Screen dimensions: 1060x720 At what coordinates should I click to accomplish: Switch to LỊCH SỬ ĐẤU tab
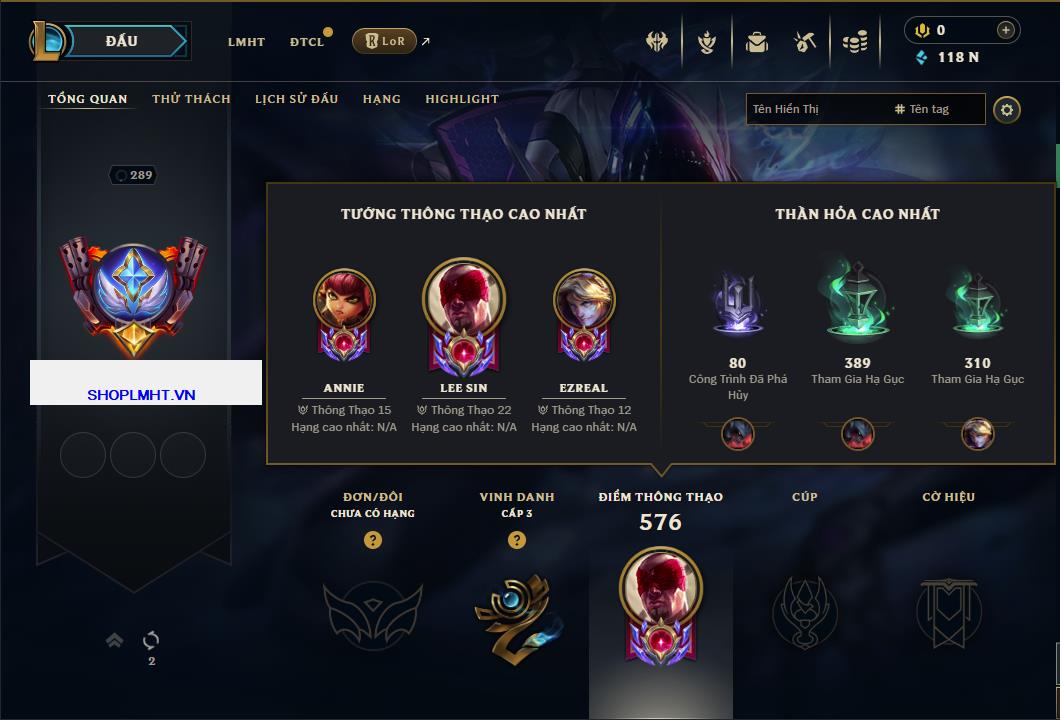[296, 99]
